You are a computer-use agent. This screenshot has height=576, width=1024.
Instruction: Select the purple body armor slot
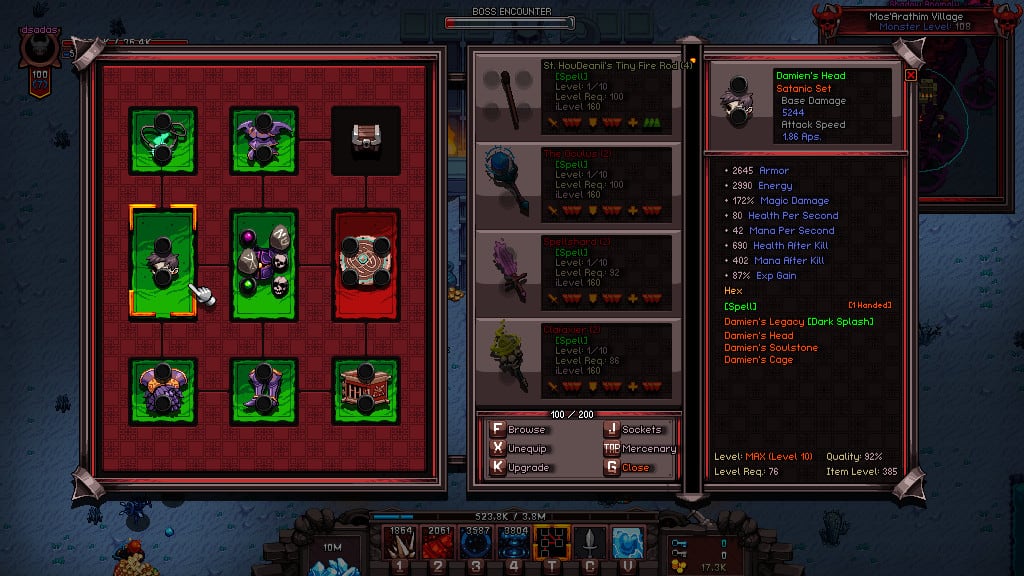[x=162, y=392]
